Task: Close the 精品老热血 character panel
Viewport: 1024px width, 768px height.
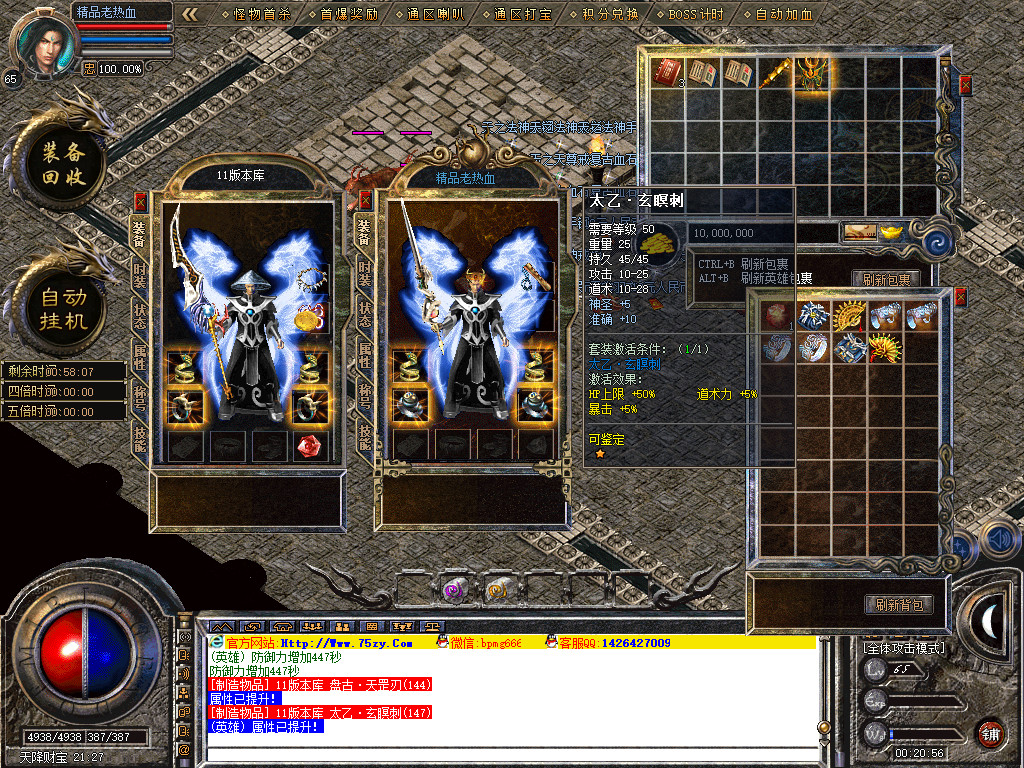Action: pyautogui.click(x=366, y=201)
